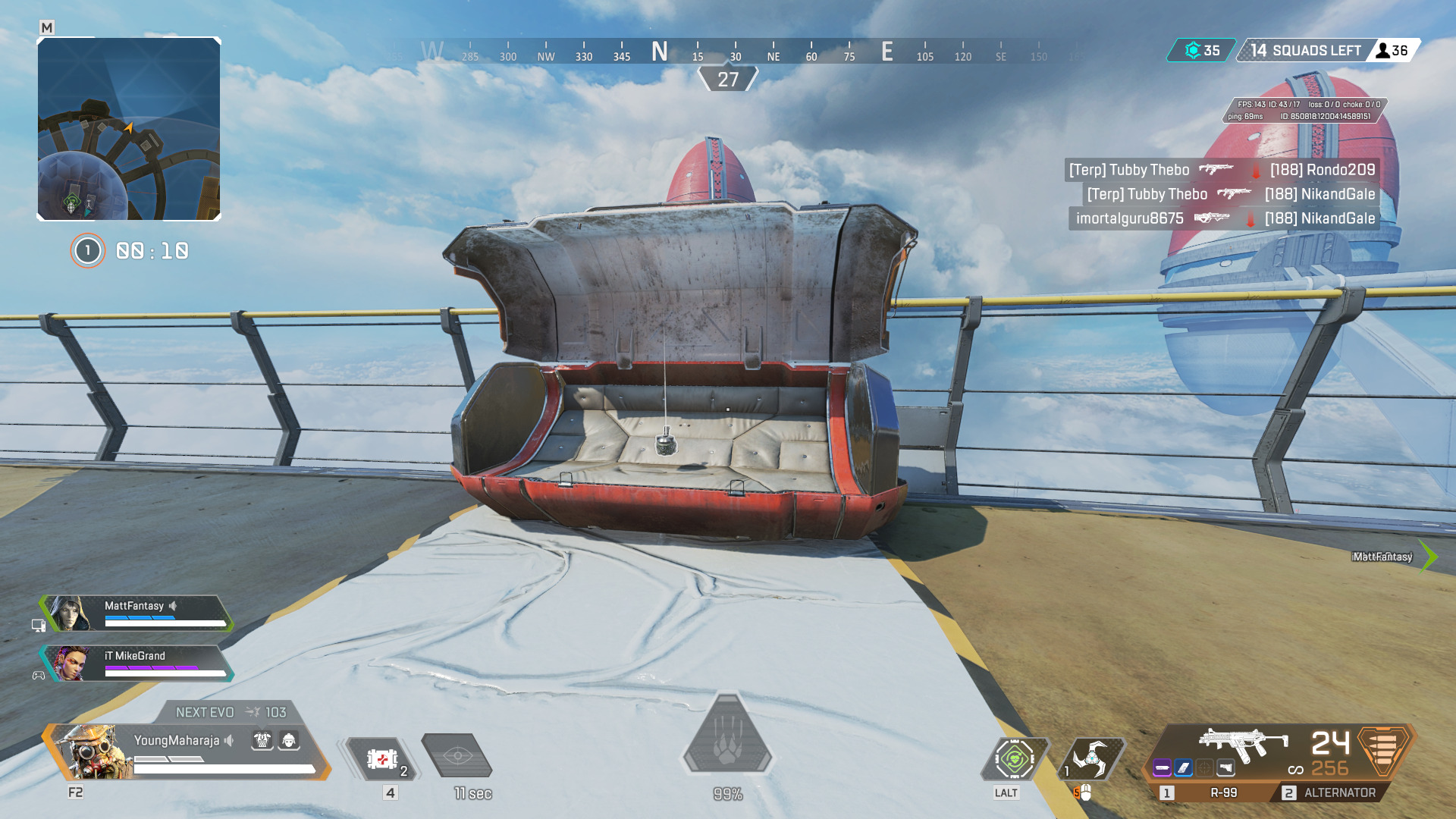Select the arc star ordnance slot

[x=1092, y=758]
